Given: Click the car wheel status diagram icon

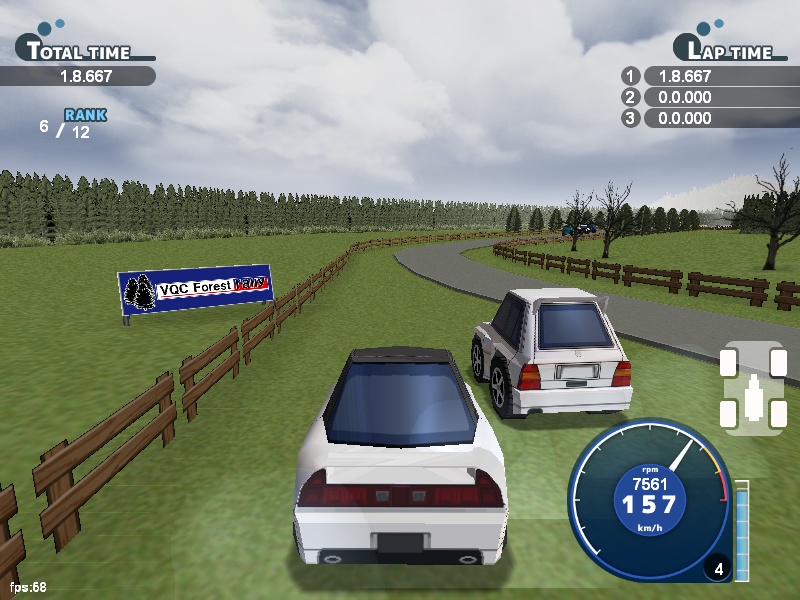Looking at the screenshot, I should click(752, 388).
